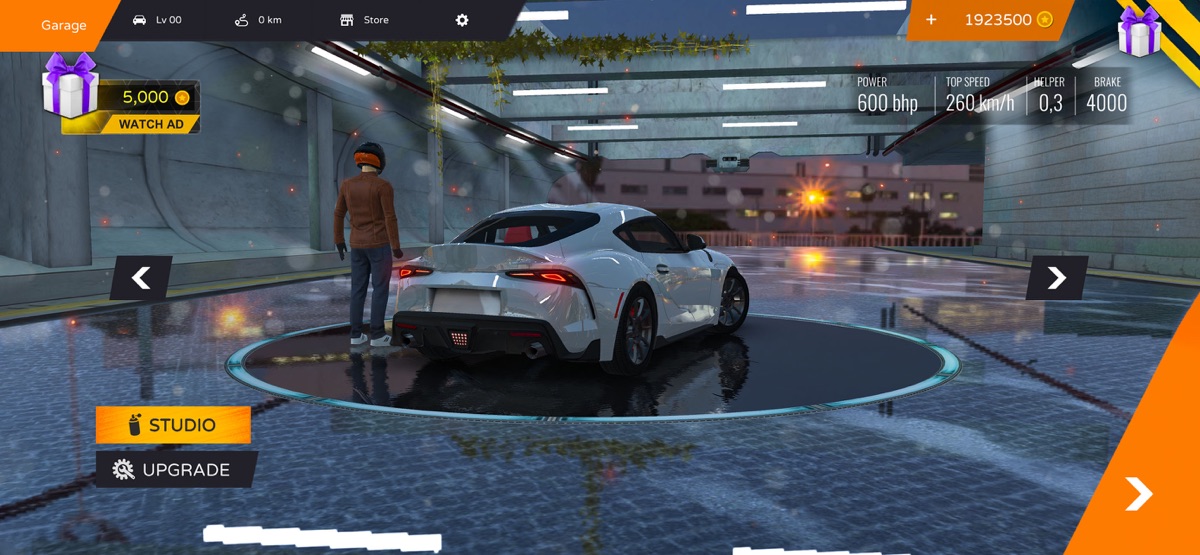1200x555 pixels.
Task: Continue with the orange corner arrow
Action: pos(1138,493)
